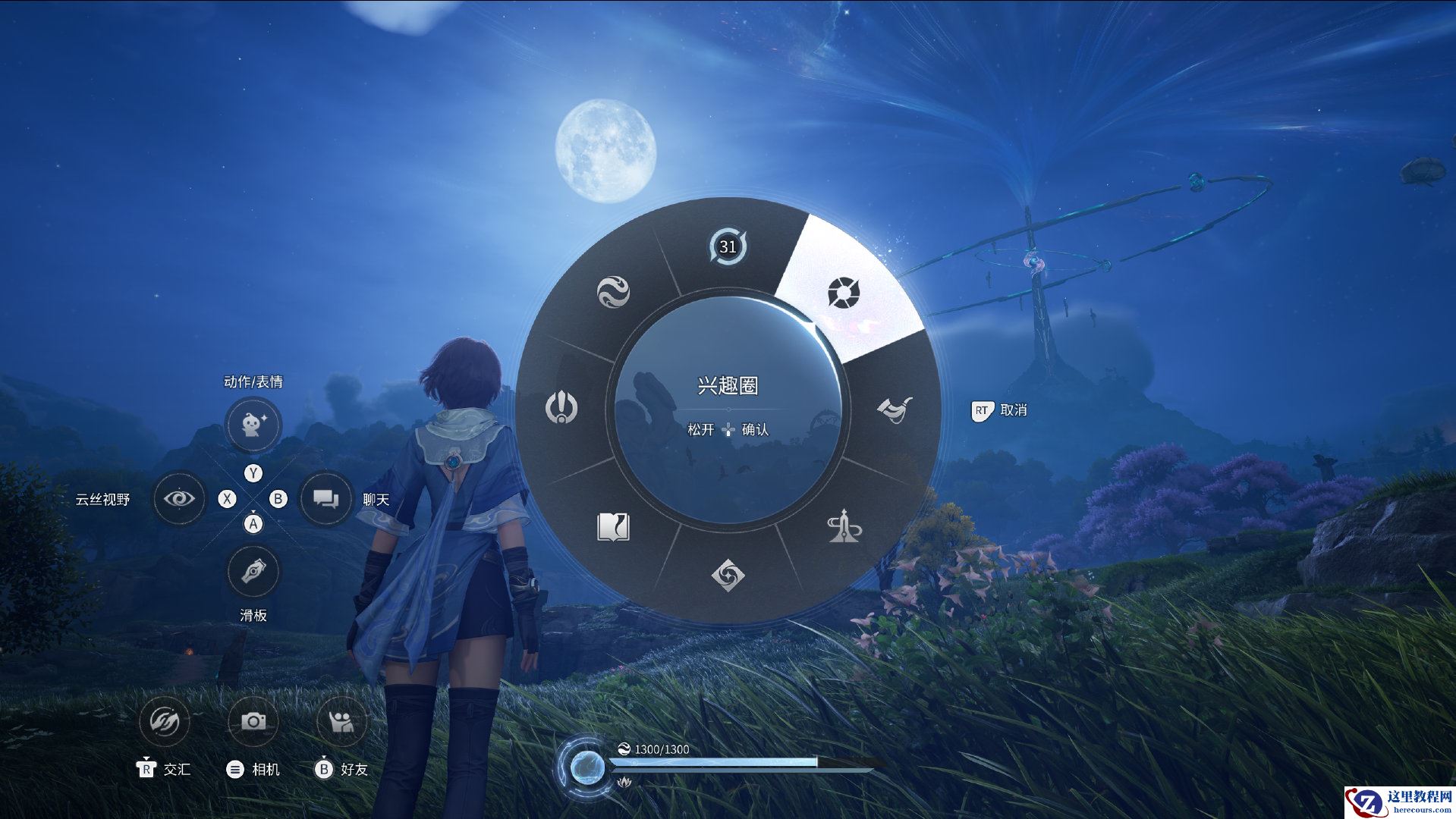Open the friends icon
1456x819 pixels.
341,721
